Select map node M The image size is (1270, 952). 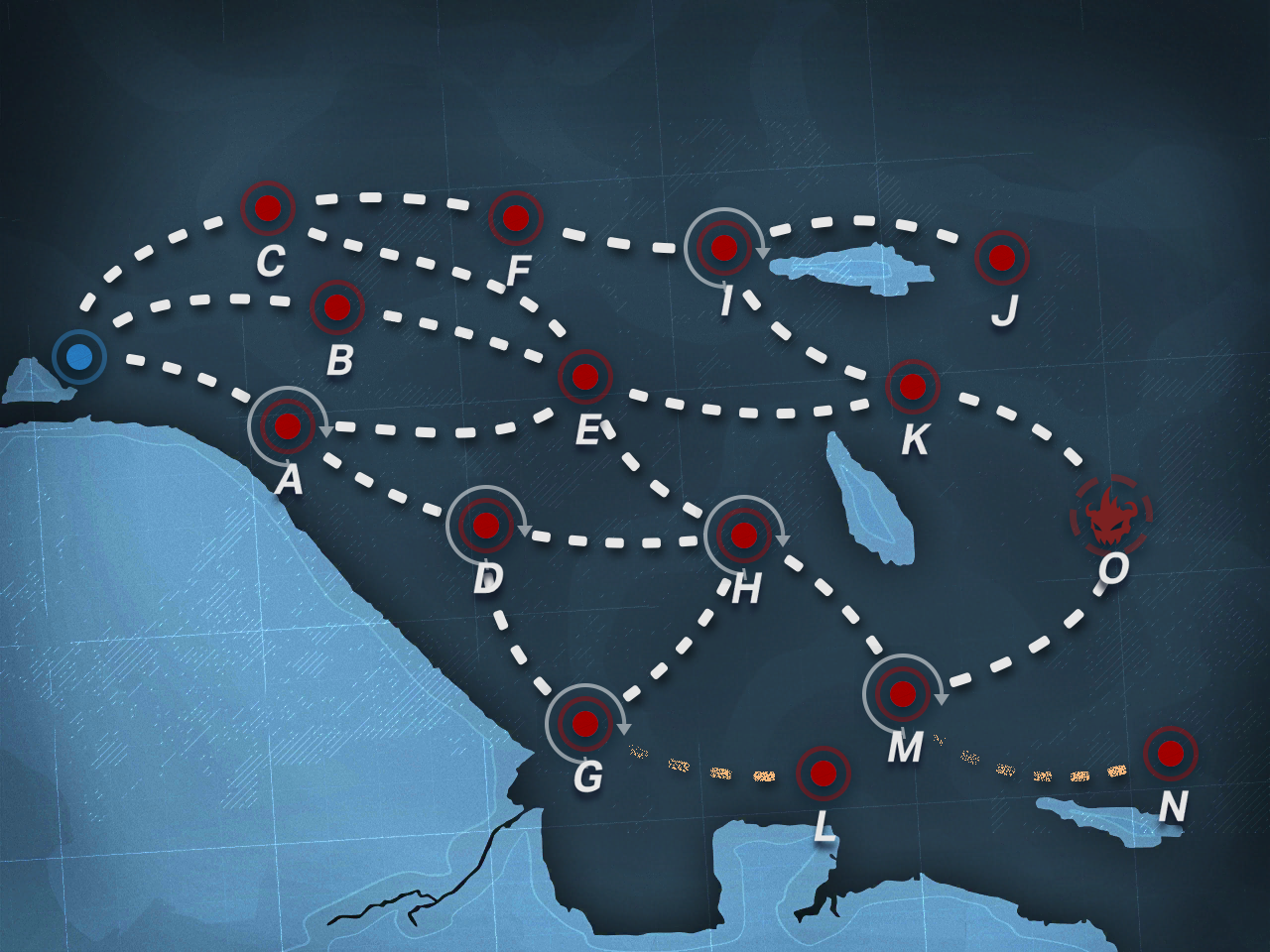coord(903,694)
